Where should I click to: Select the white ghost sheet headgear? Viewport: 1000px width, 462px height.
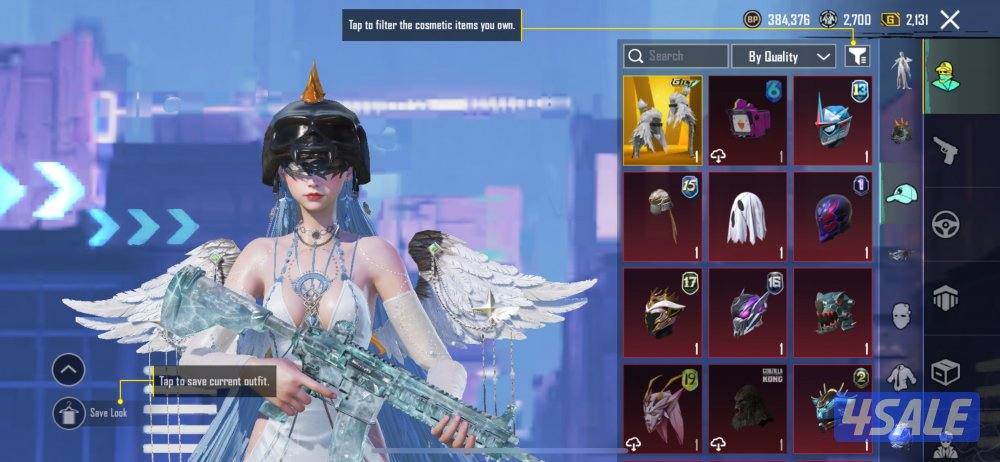tap(747, 214)
